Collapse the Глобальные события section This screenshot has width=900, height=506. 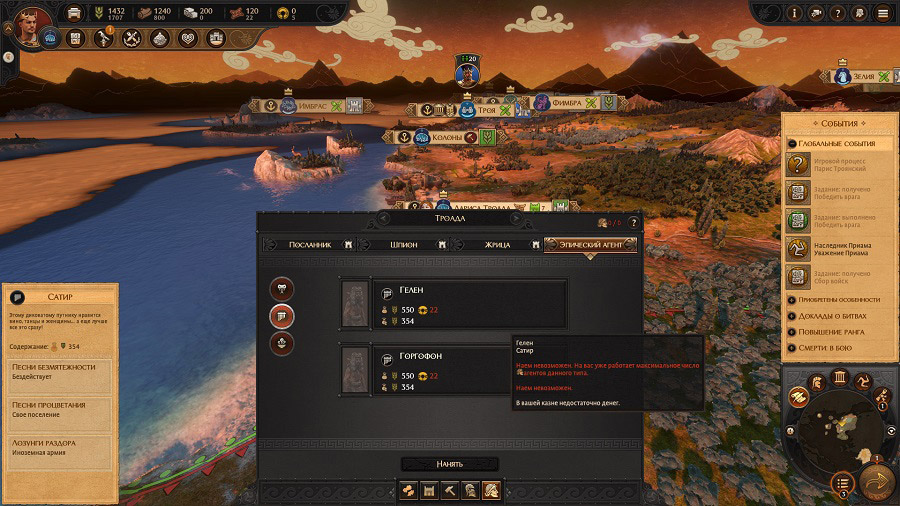pyautogui.click(x=833, y=144)
